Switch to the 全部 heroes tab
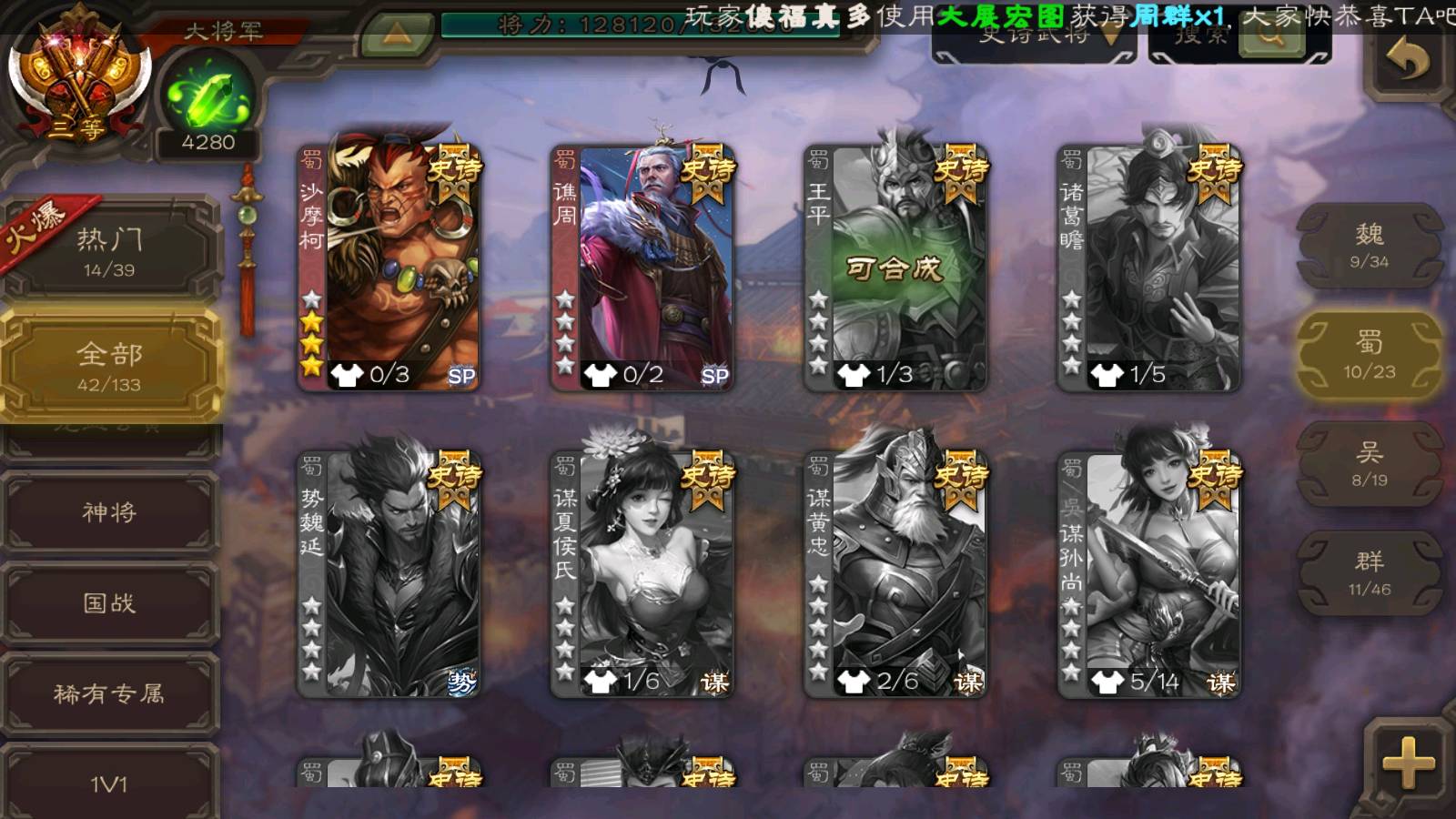This screenshot has height=819, width=1456. [x=109, y=366]
